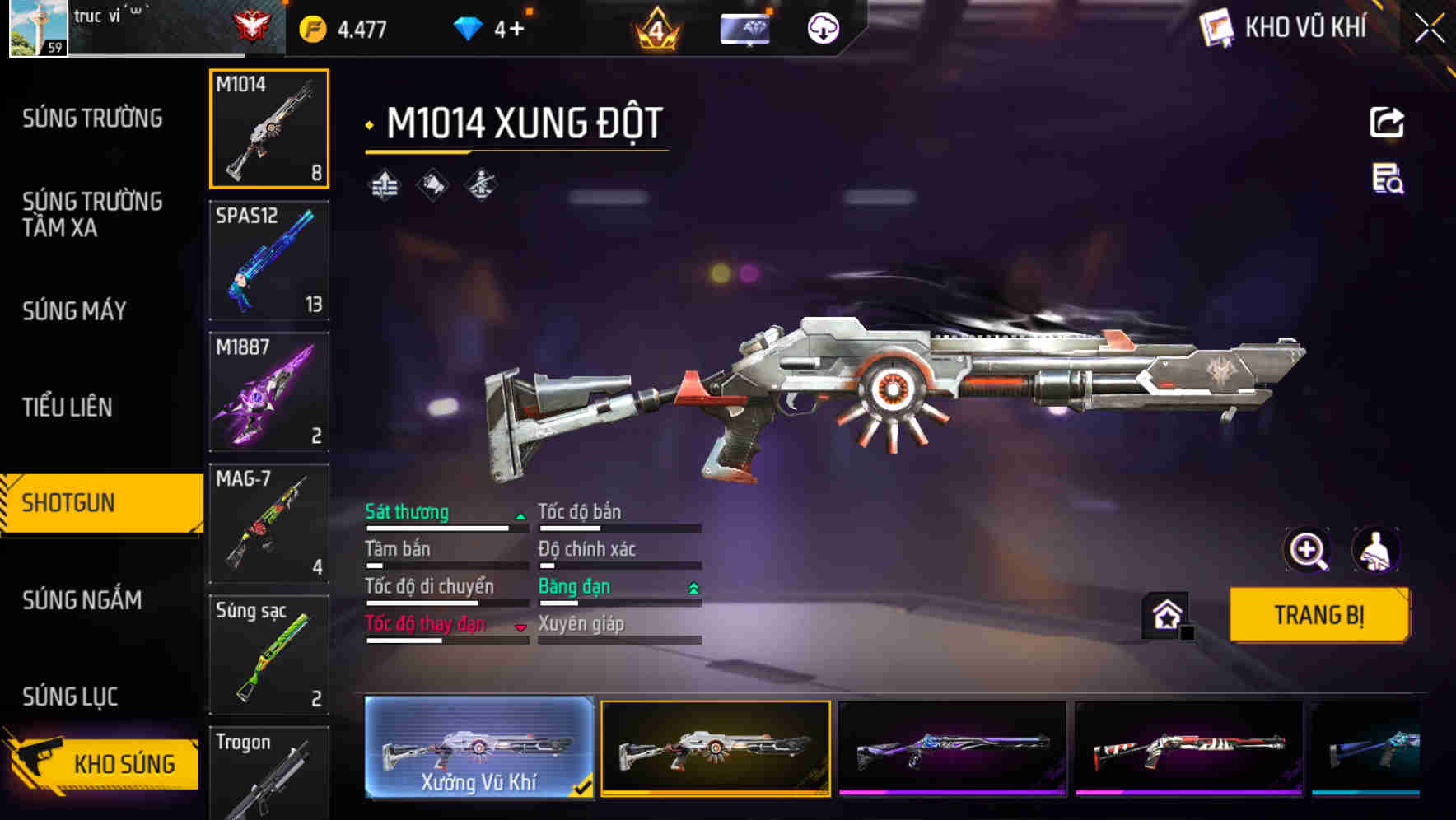The width and height of the screenshot is (1456, 820).
Task: Open the Xưởng Vũ Khí skin tile
Action: [x=478, y=748]
